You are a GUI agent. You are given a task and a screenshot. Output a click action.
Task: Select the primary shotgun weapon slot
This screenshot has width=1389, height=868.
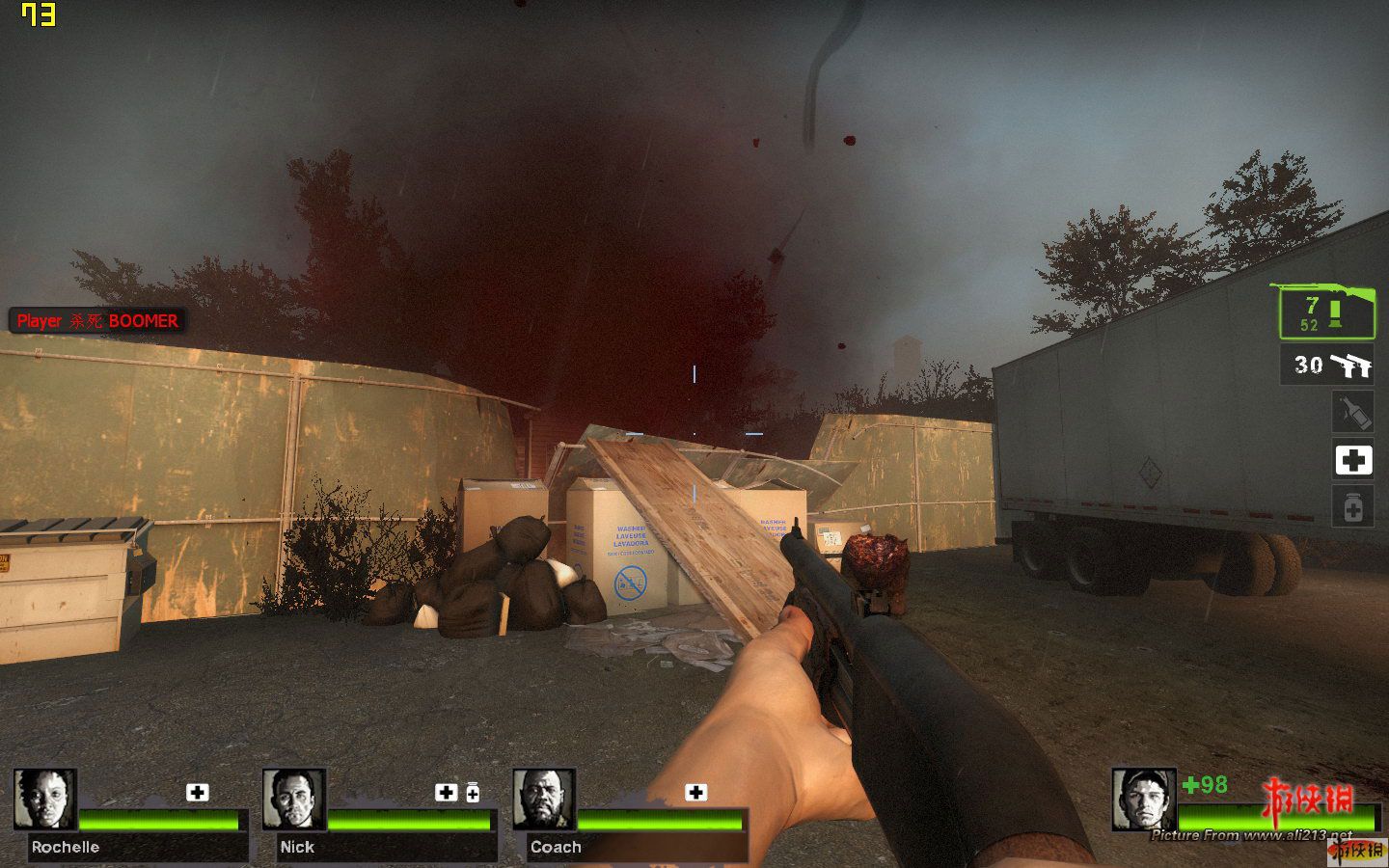pyautogui.click(x=1326, y=313)
